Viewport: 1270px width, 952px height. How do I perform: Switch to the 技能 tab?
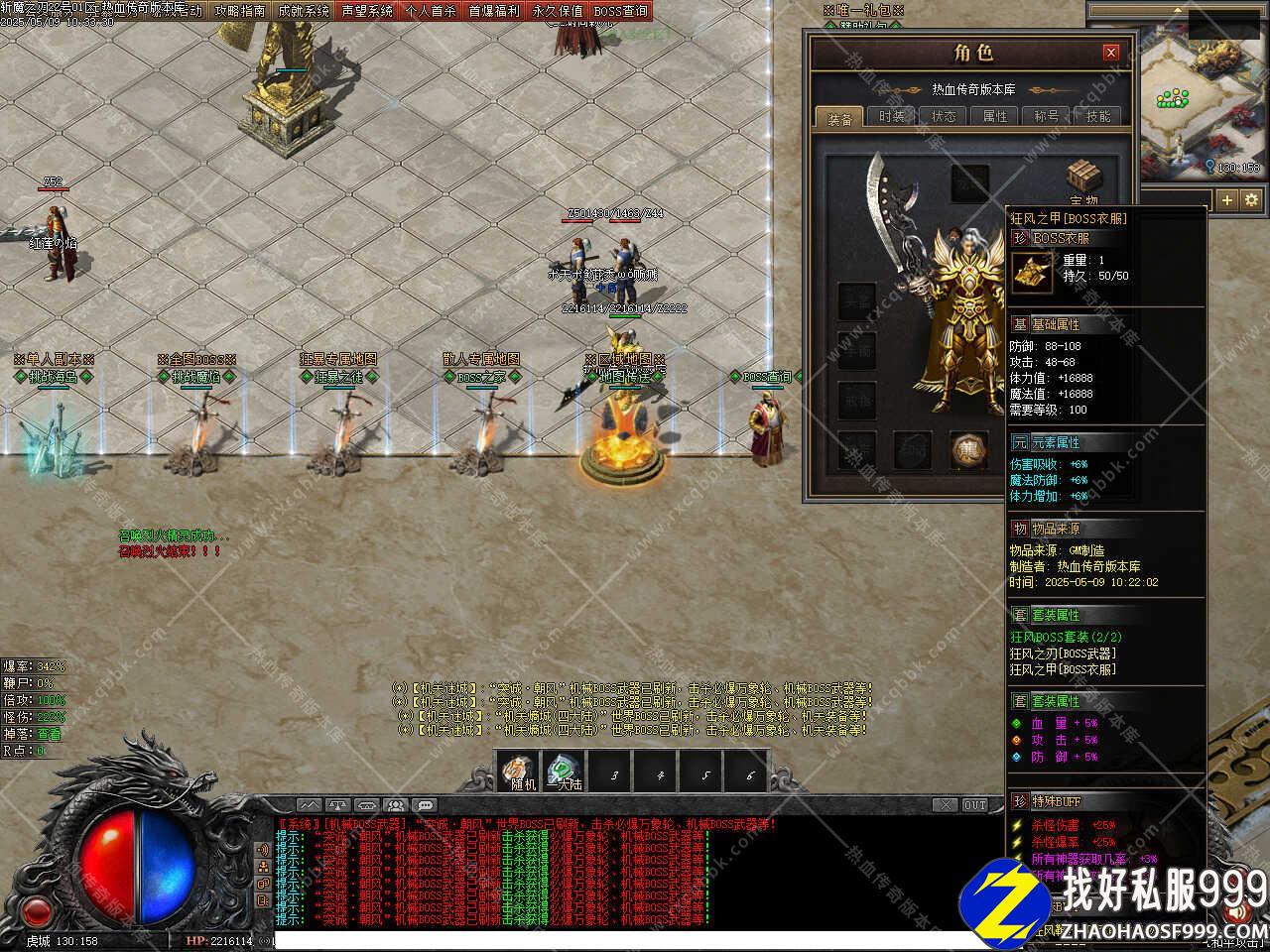click(x=1098, y=116)
